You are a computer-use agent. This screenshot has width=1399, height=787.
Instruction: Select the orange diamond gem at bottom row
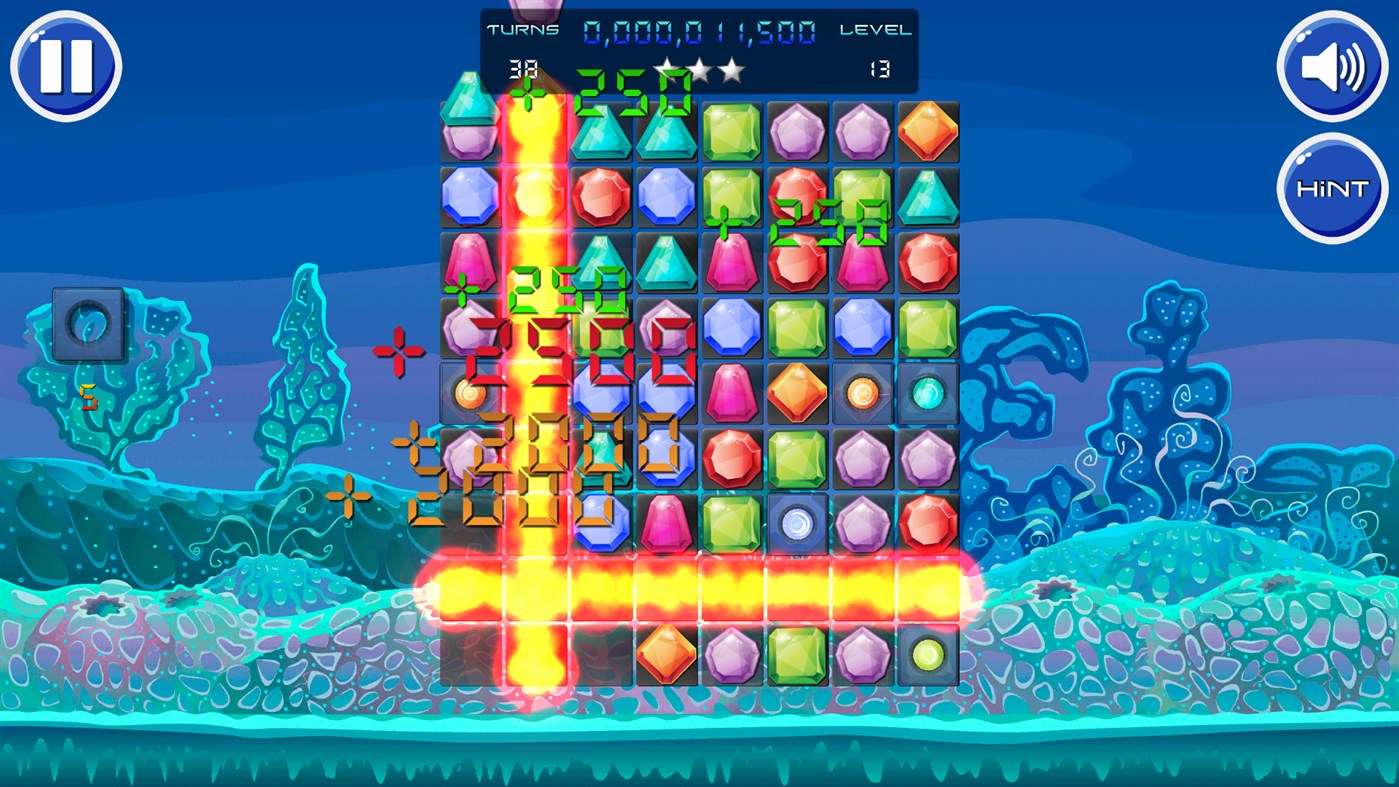(x=666, y=654)
